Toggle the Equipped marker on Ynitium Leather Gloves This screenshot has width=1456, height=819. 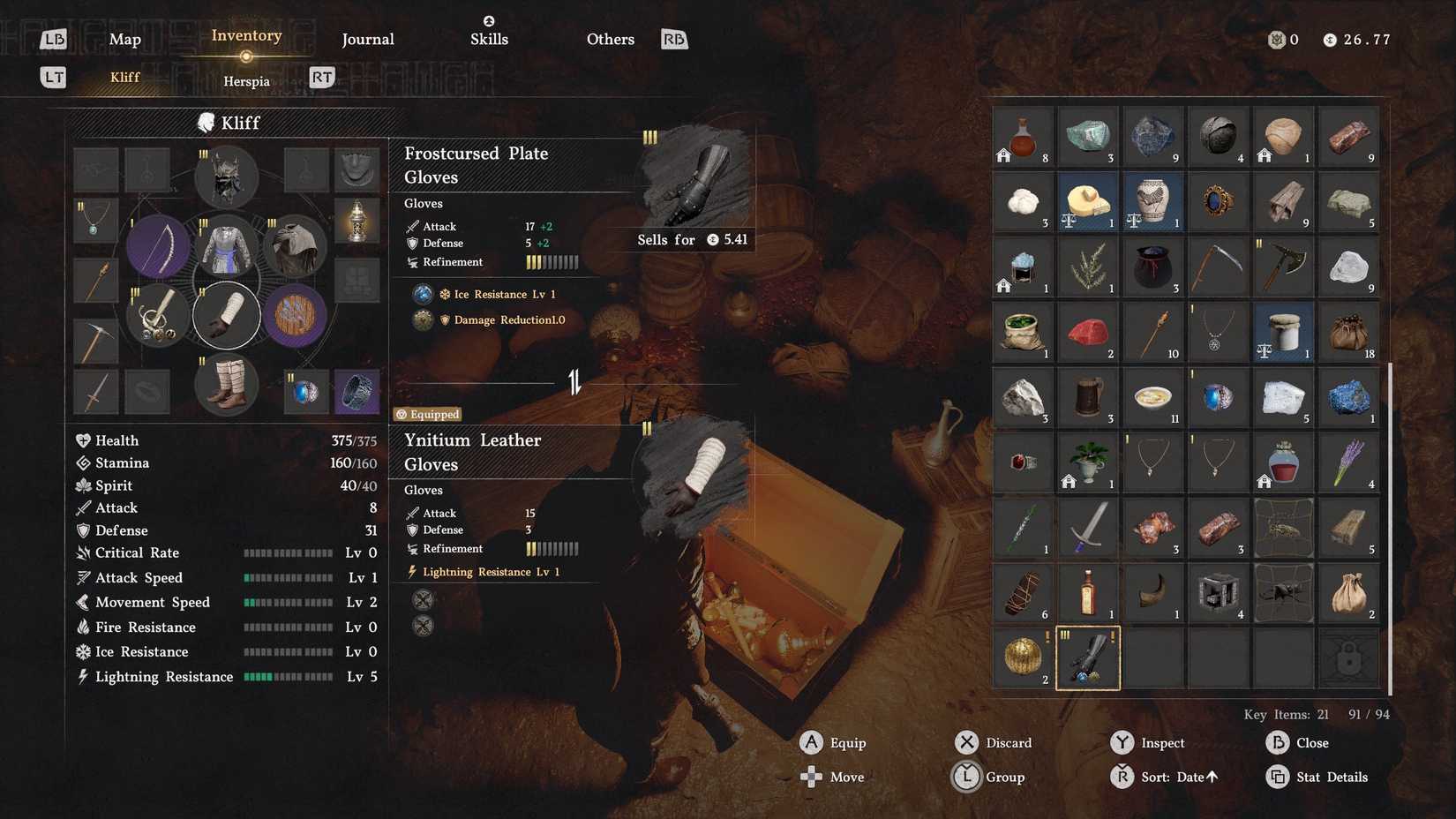tap(427, 414)
